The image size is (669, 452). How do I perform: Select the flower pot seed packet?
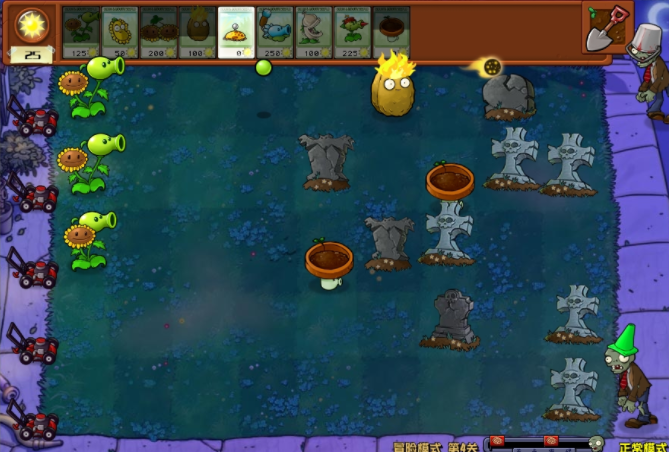pos(391,31)
